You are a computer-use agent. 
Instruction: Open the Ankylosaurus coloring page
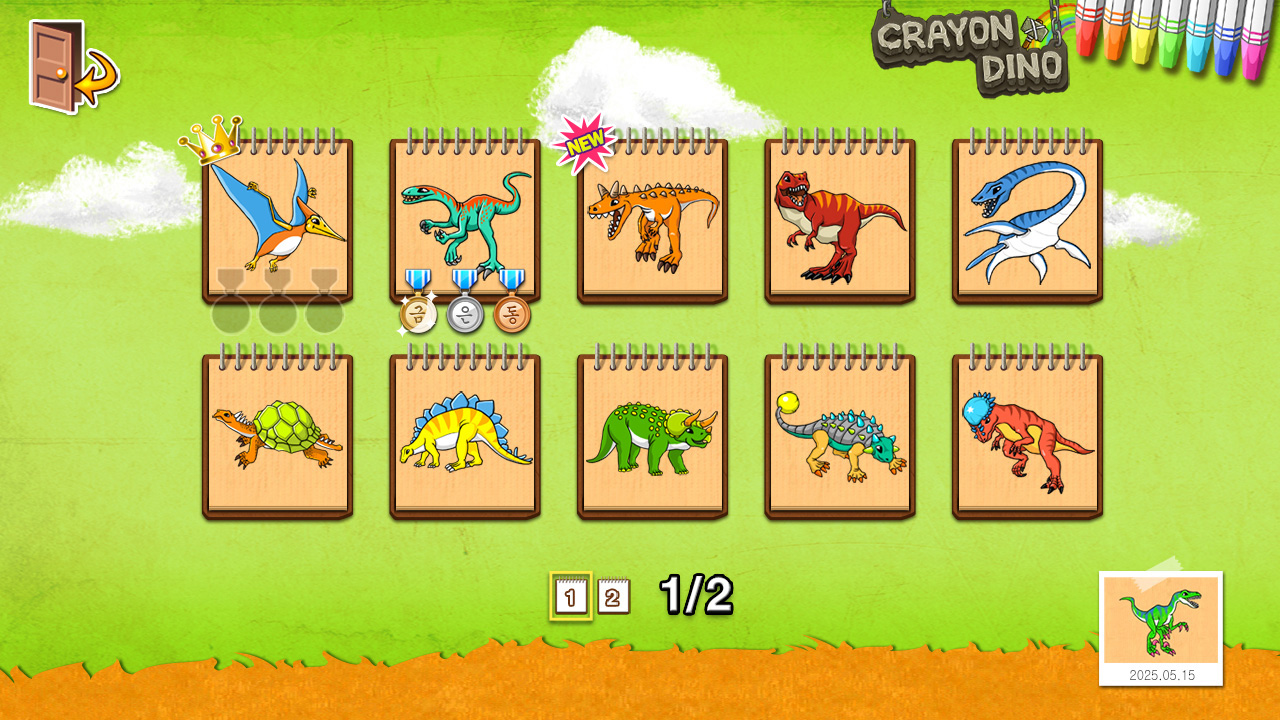838,435
